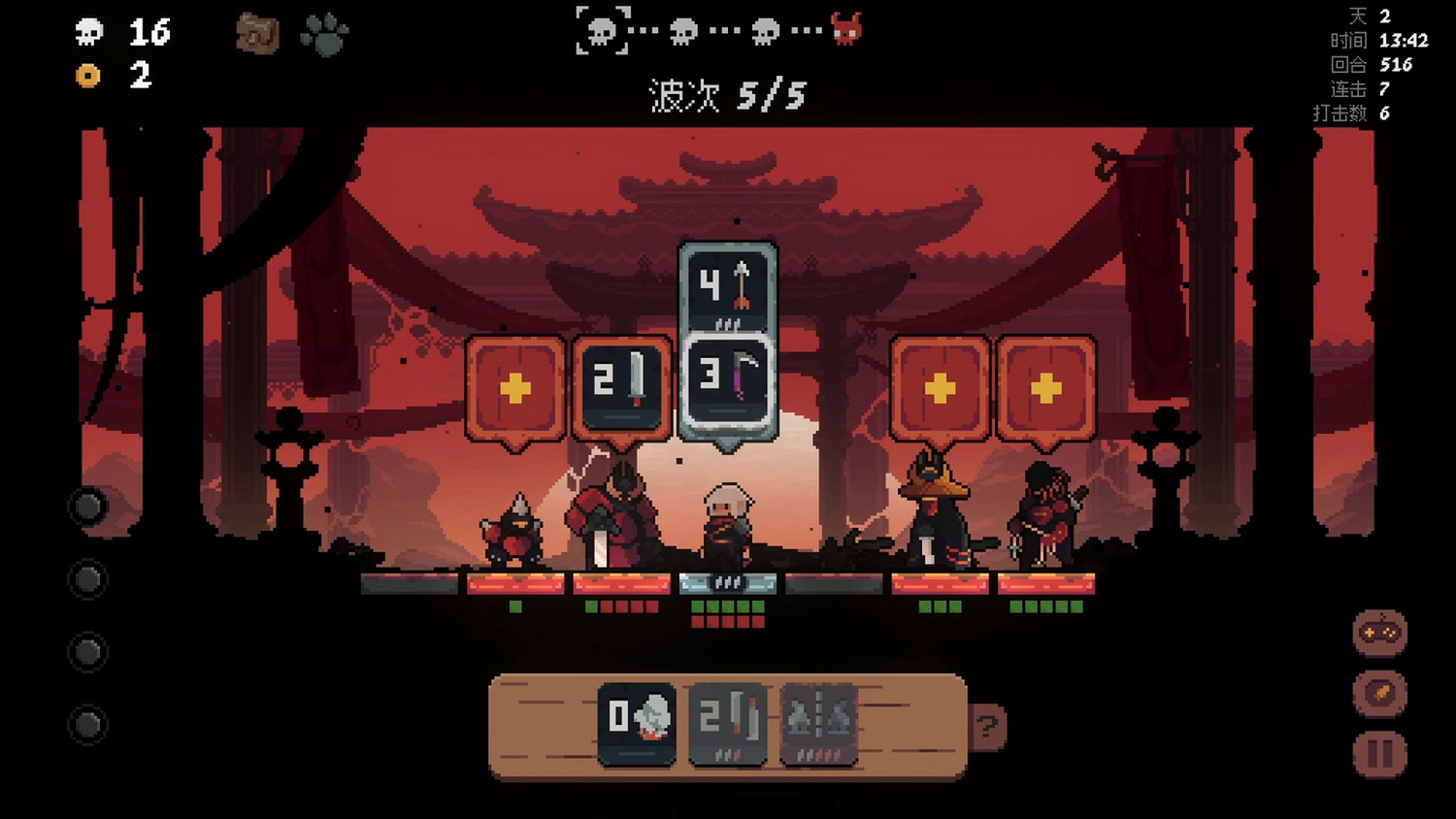
Task: Open help via the question mark button
Action: (x=988, y=727)
